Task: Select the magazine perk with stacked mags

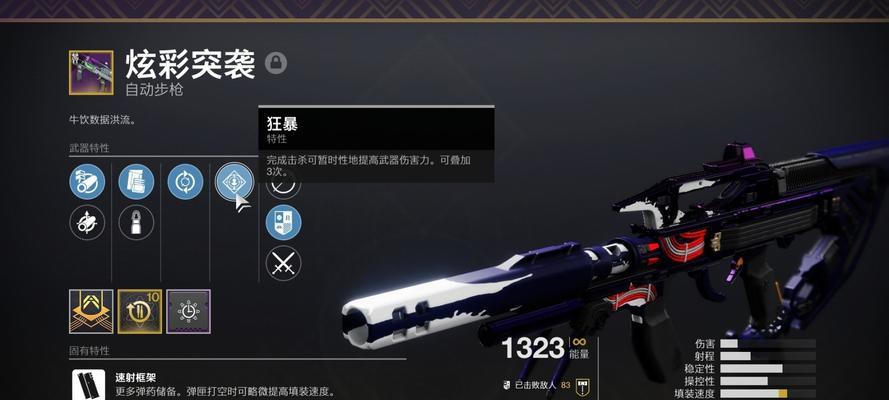Action: [136, 182]
